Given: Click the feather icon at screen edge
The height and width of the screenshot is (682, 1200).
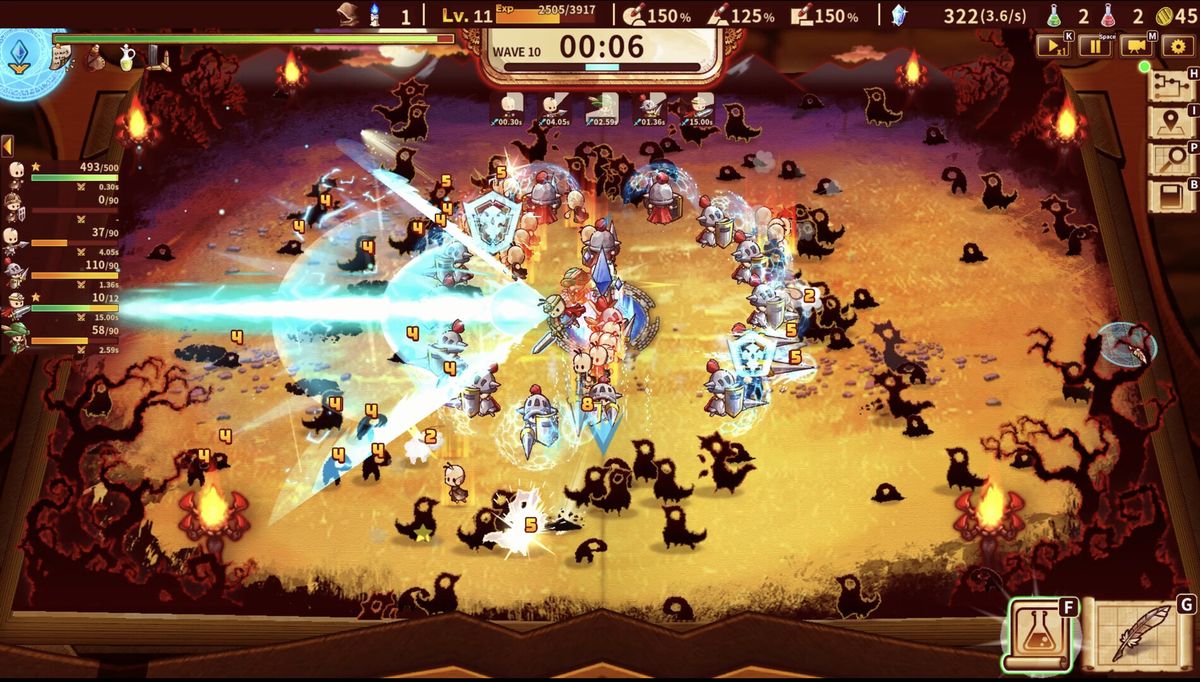Looking at the screenshot, I should (x=1128, y=343).
